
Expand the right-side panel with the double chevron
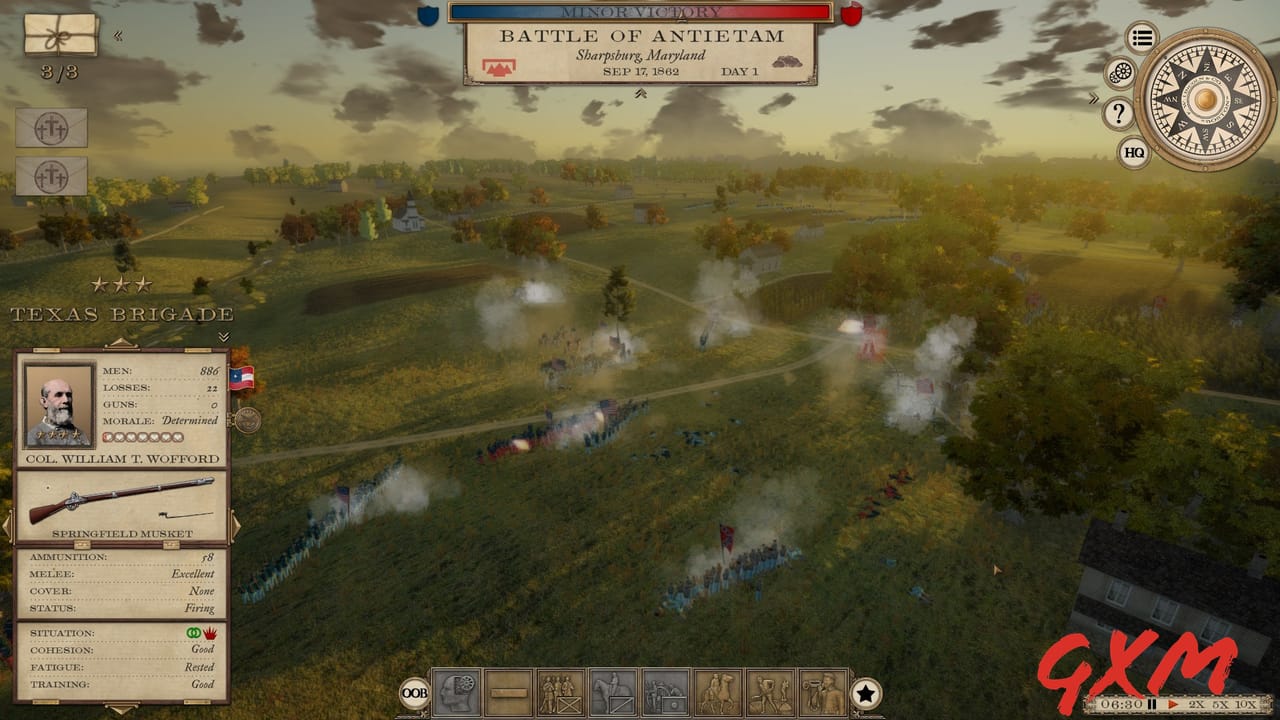[1094, 98]
